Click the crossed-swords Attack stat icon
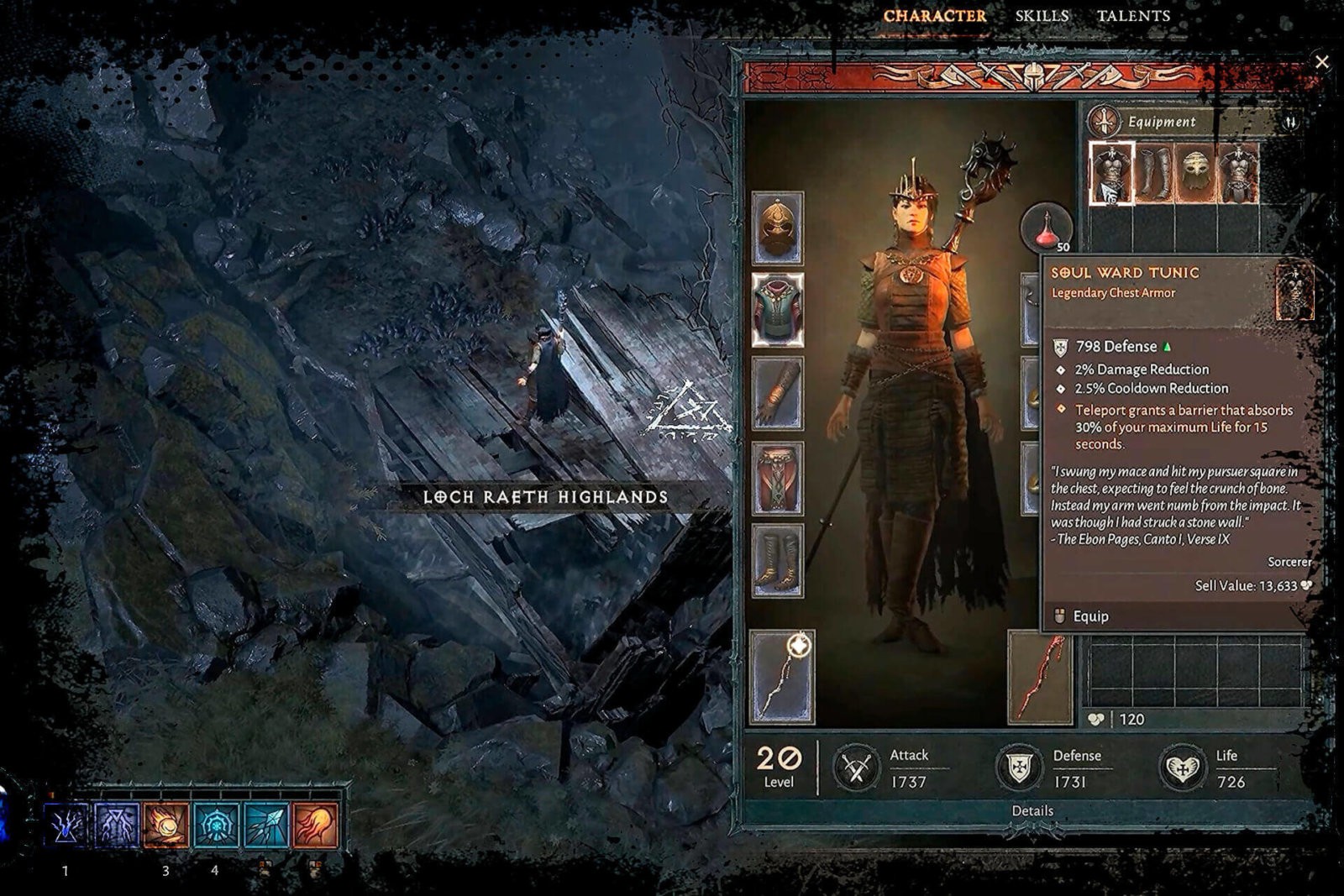 point(855,765)
